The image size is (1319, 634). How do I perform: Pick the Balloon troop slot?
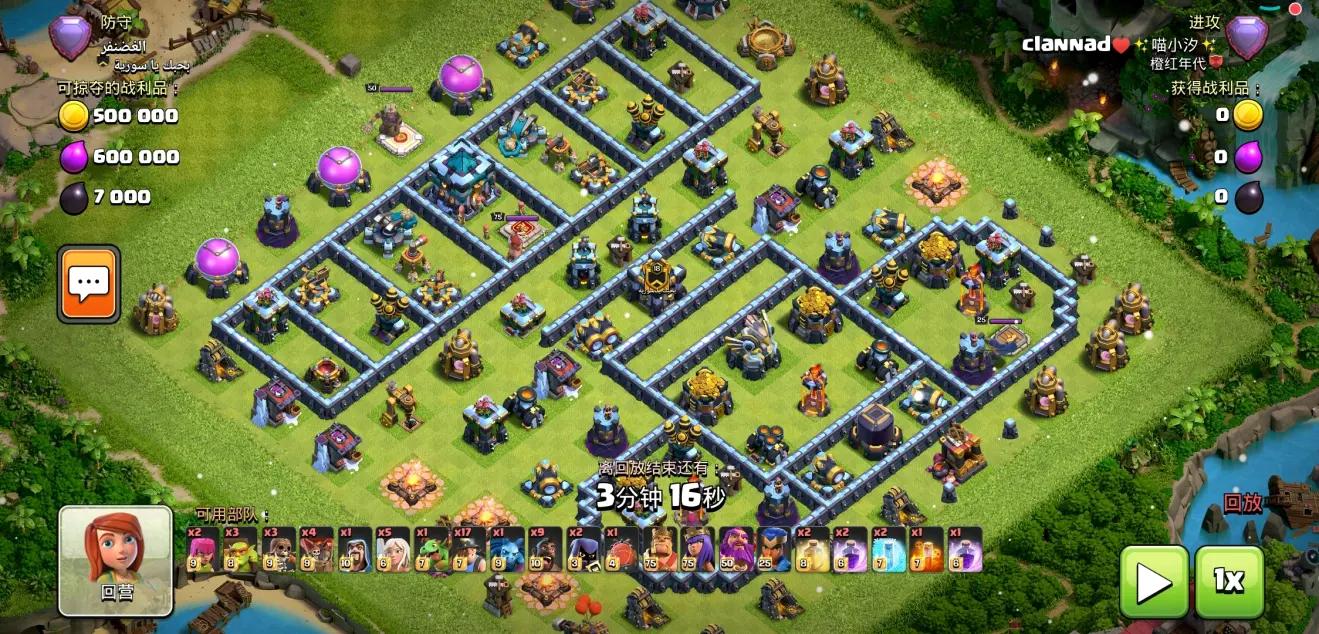coord(316,550)
